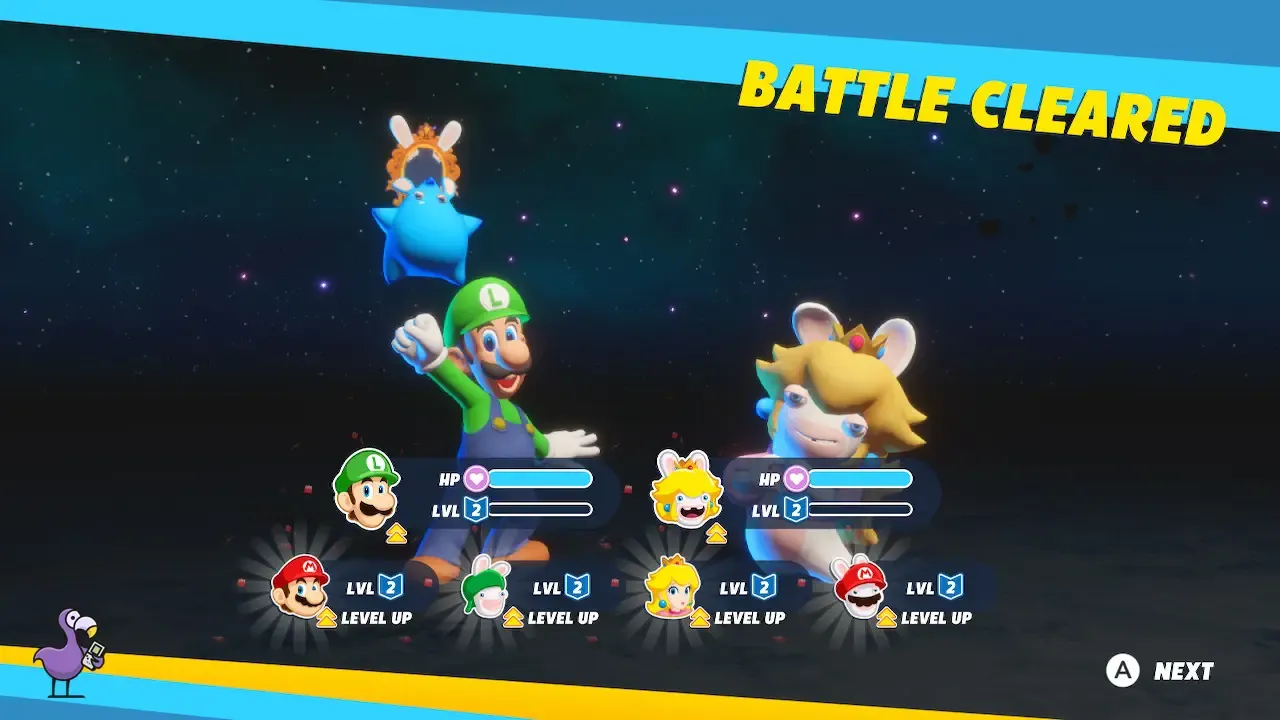This screenshot has height=720, width=1280.
Task: Click Luigi's LVL 2 badge
Action: [x=477, y=509]
